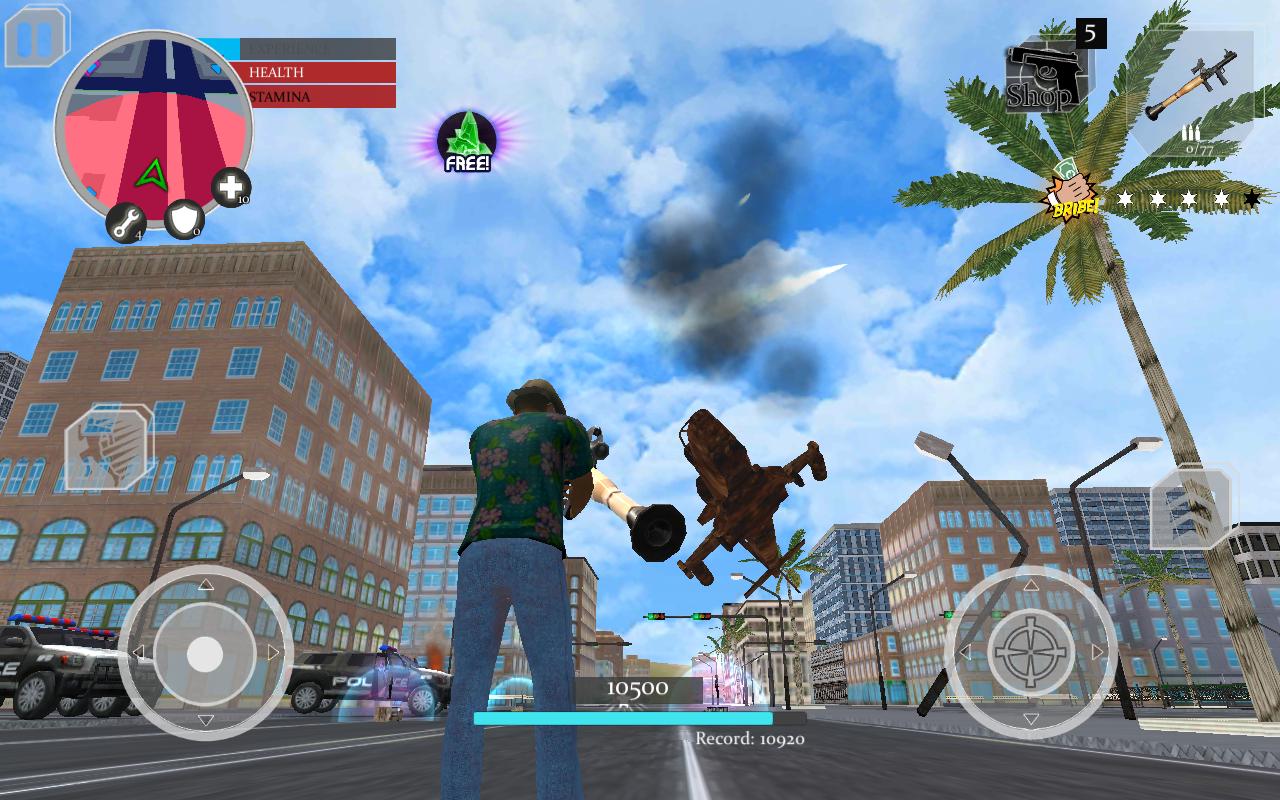Fire using the crosshair button
The width and height of the screenshot is (1280, 800).
click(1031, 654)
